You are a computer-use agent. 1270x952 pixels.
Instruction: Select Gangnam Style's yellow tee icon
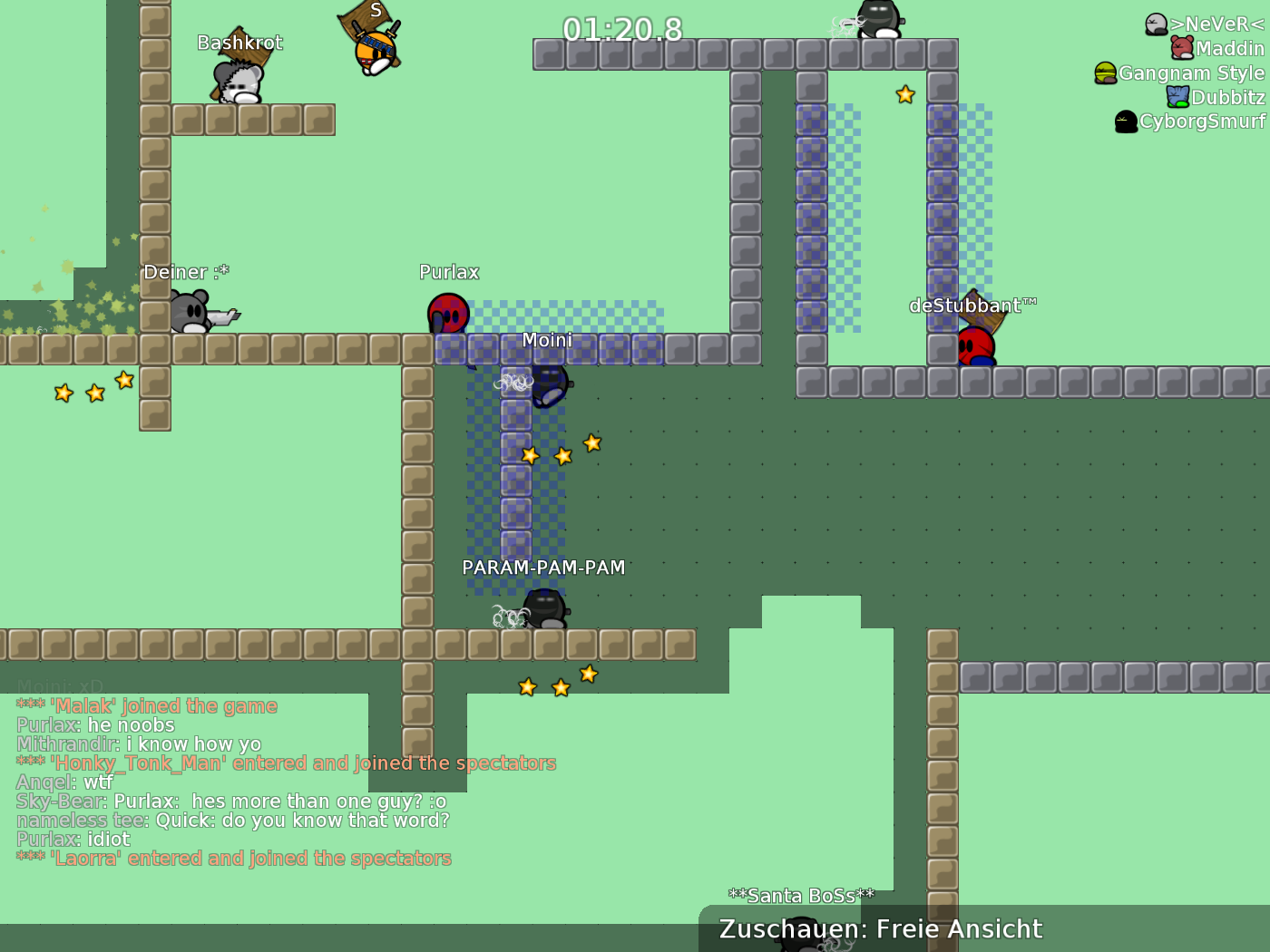pyautogui.click(x=1105, y=73)
